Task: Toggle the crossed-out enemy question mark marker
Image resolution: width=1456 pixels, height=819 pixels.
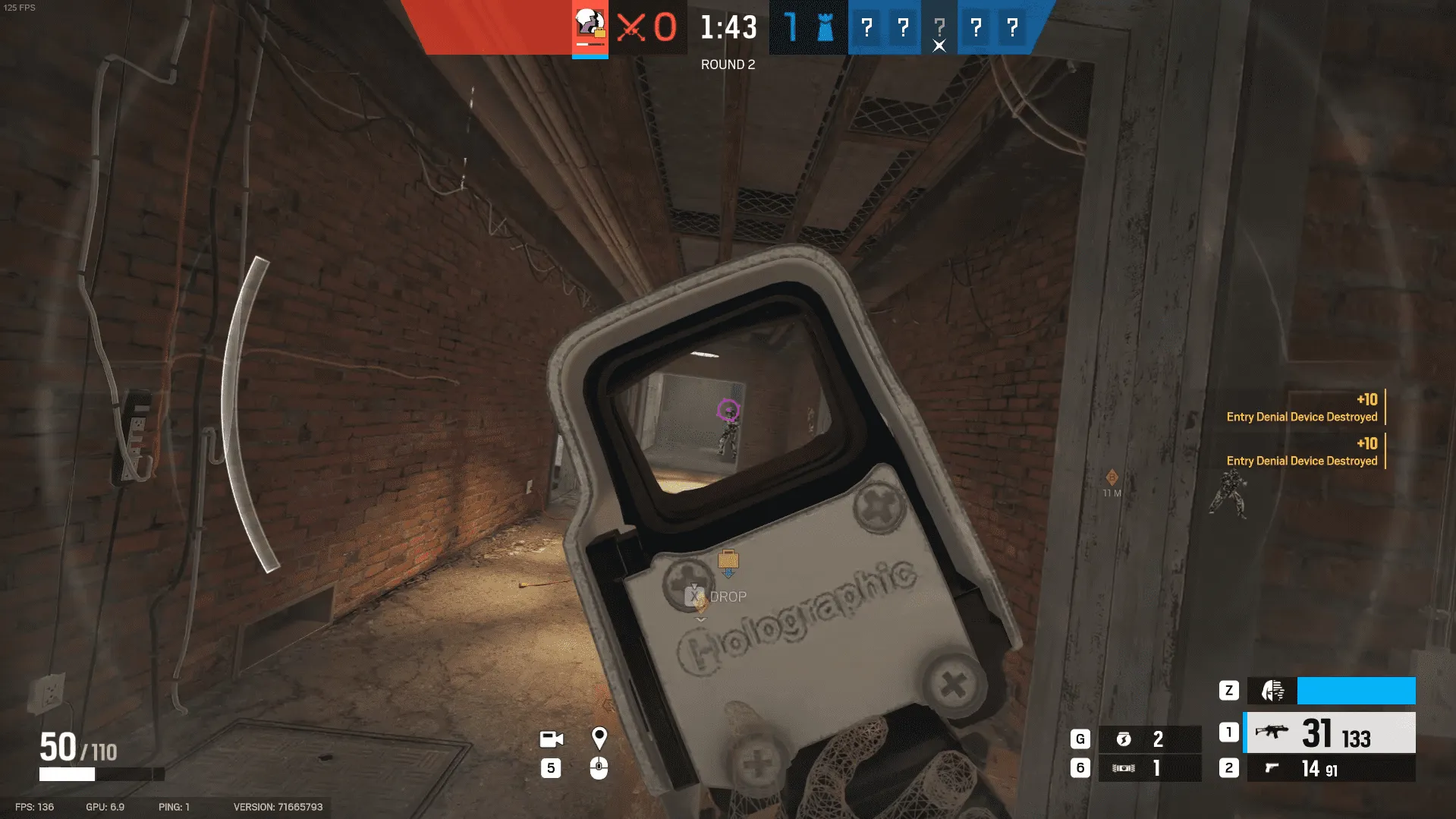Action: tap(939, 29)
